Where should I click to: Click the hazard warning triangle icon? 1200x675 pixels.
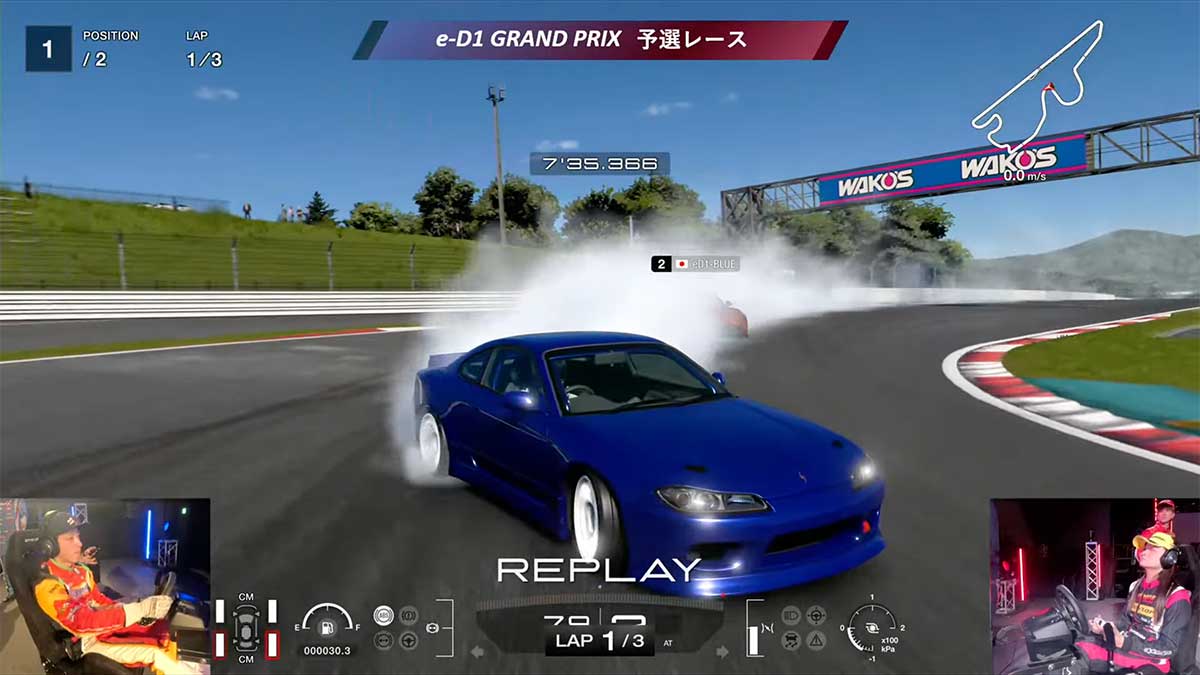tap(816, 640)
